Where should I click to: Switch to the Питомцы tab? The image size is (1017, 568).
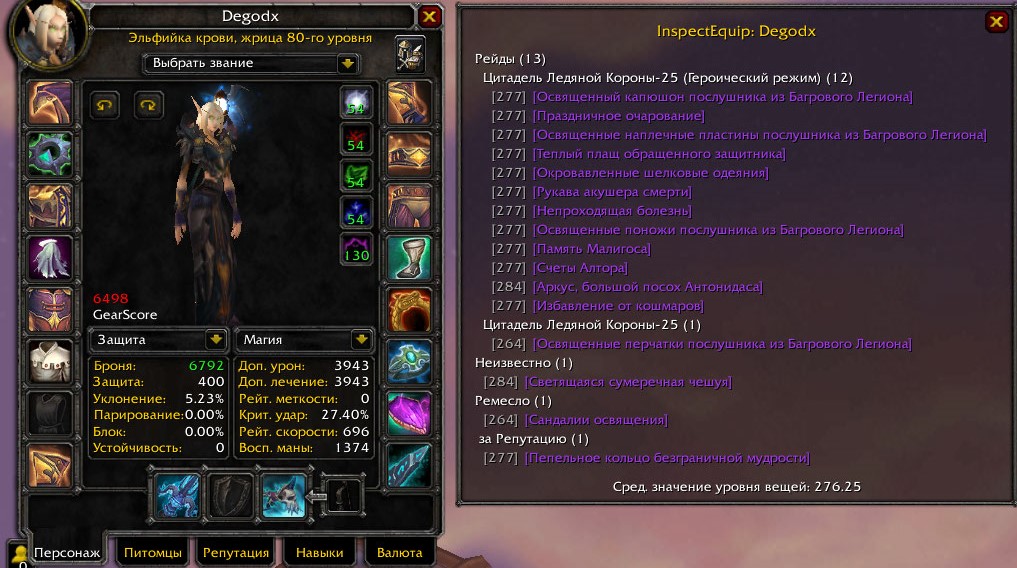point(151,552)
